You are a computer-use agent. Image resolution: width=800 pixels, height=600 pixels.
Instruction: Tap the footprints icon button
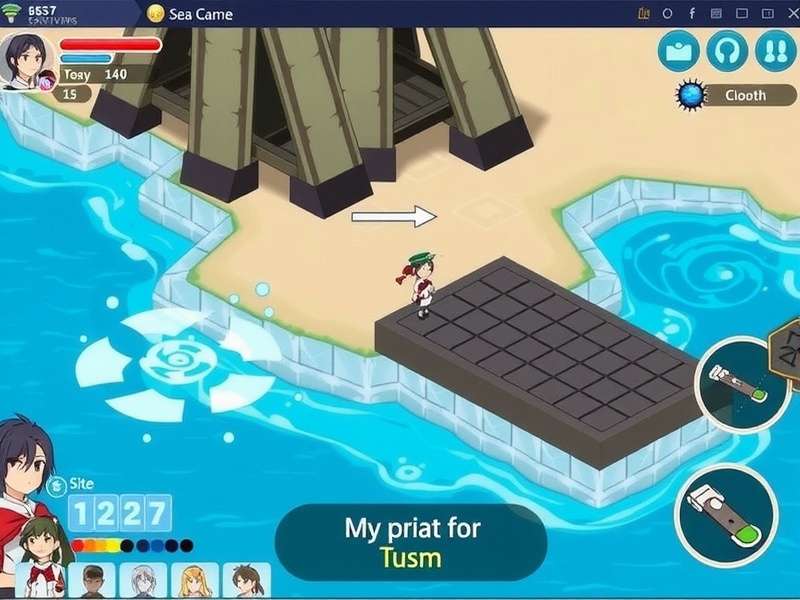(774, 51)
